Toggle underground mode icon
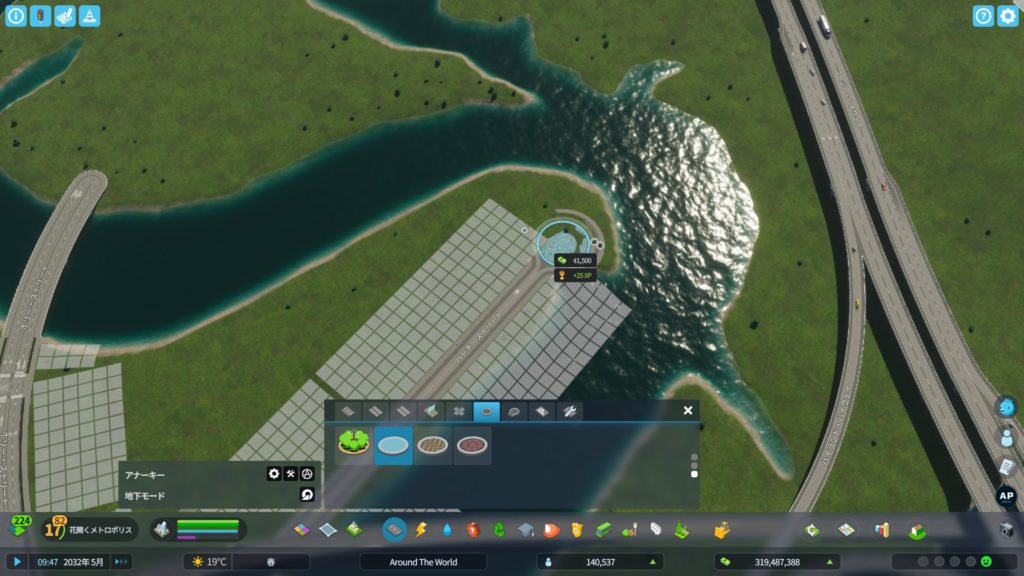Viewport: 1024px width, 576px height. [307, 495]
